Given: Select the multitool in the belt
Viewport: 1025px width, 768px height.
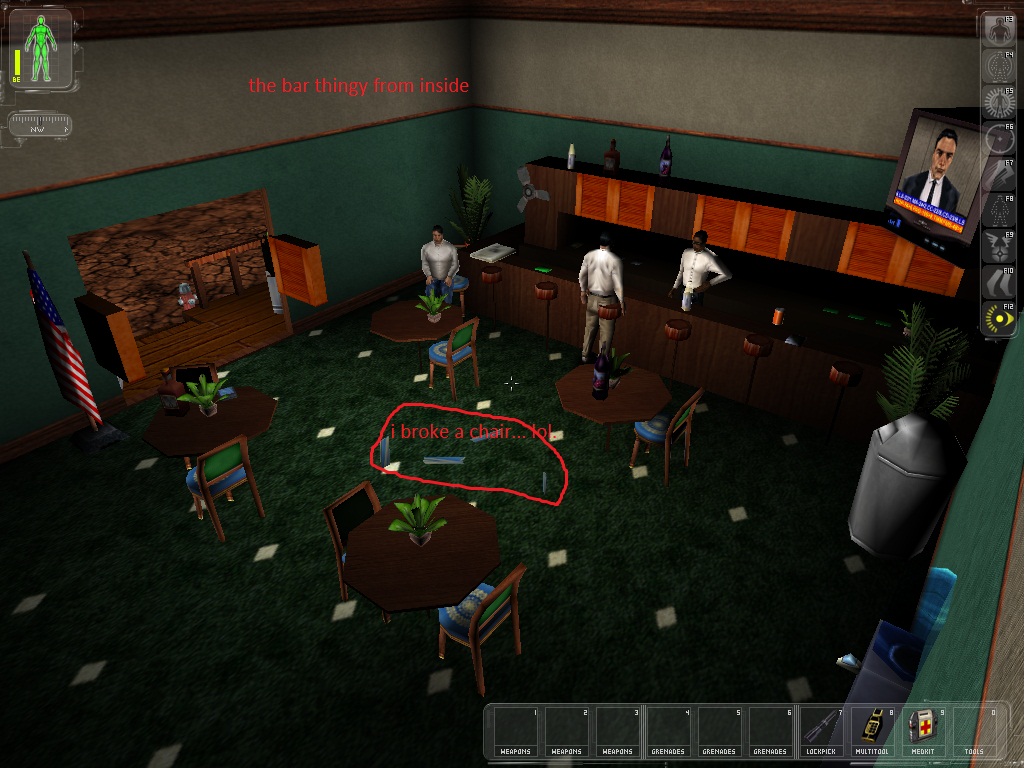Looking at the screenshot, I should pyautogui.click(x=872, y=728).
